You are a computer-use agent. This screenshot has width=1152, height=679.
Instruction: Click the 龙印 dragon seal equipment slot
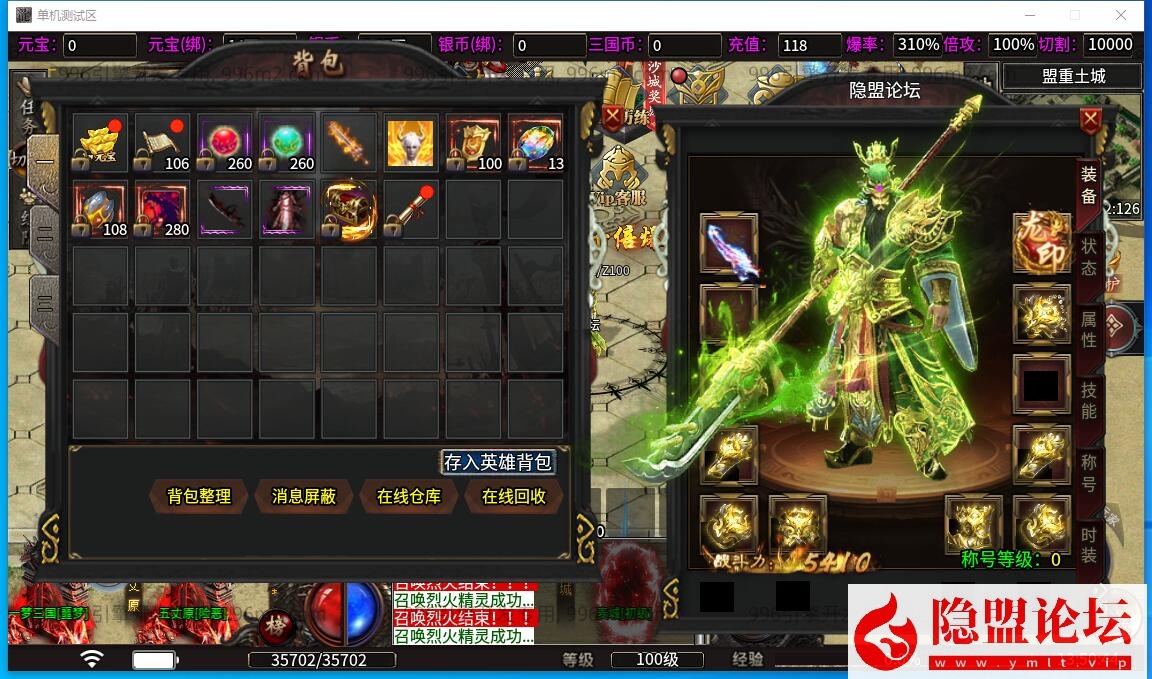point(1041,243)
